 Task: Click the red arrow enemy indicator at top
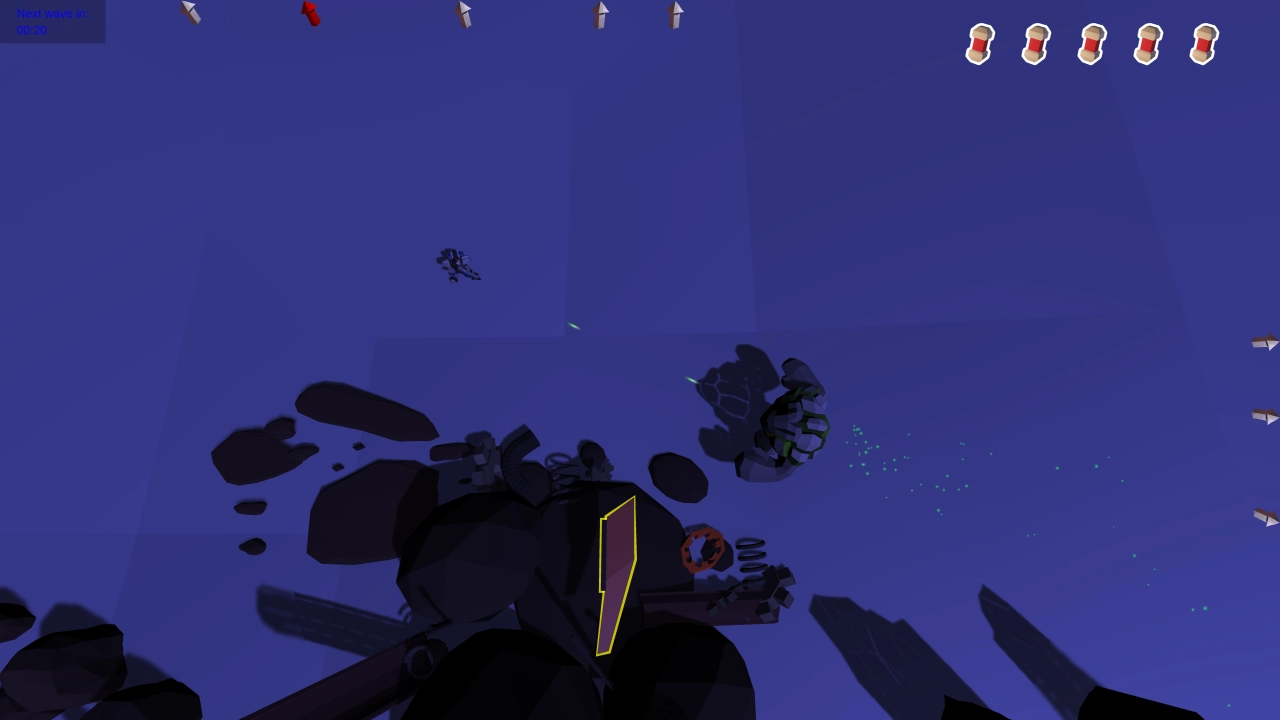point(308,12)
